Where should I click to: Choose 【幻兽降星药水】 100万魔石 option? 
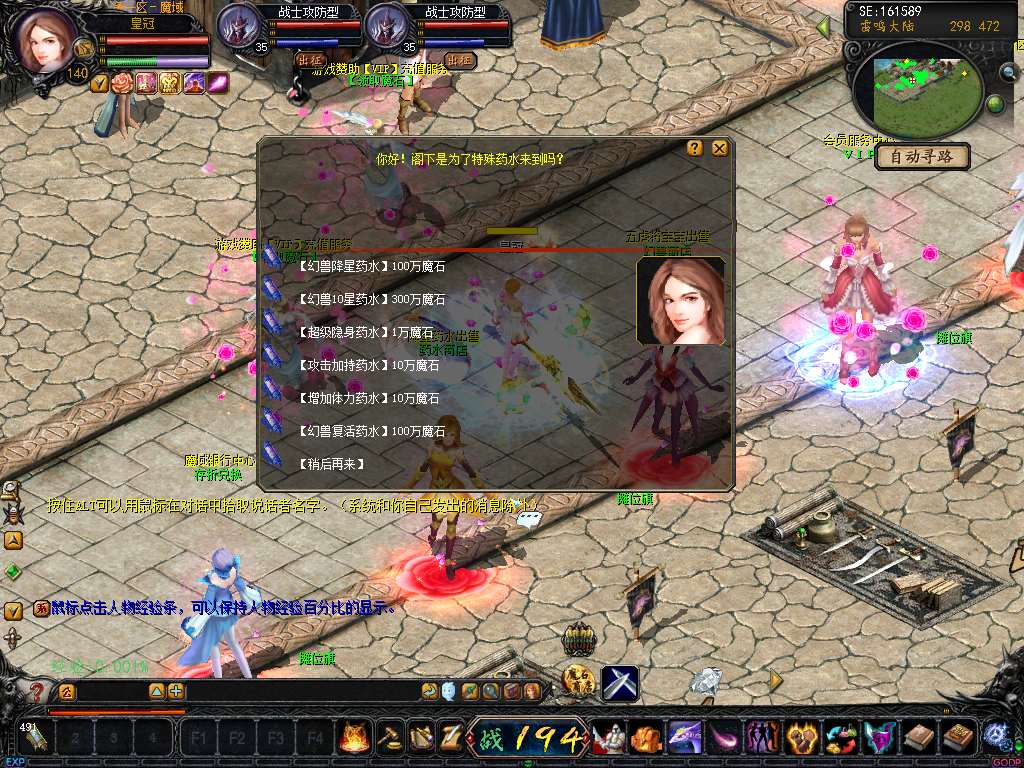(x=371, y=267)
